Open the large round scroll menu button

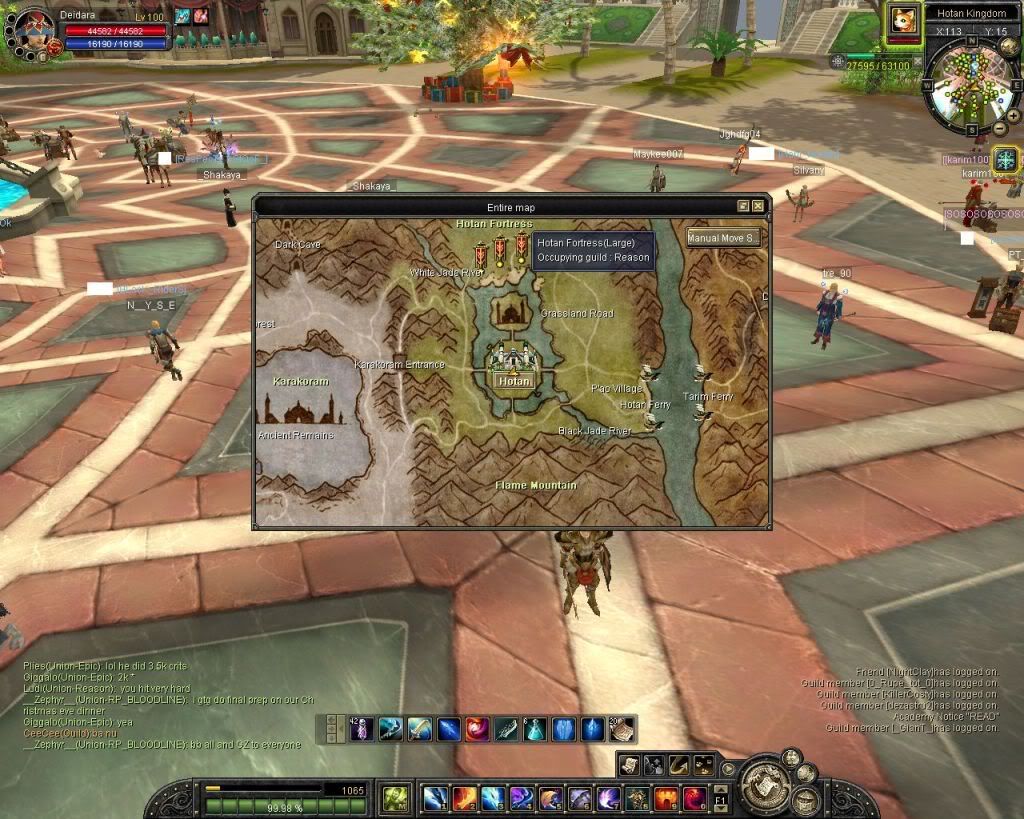point(770,784)
